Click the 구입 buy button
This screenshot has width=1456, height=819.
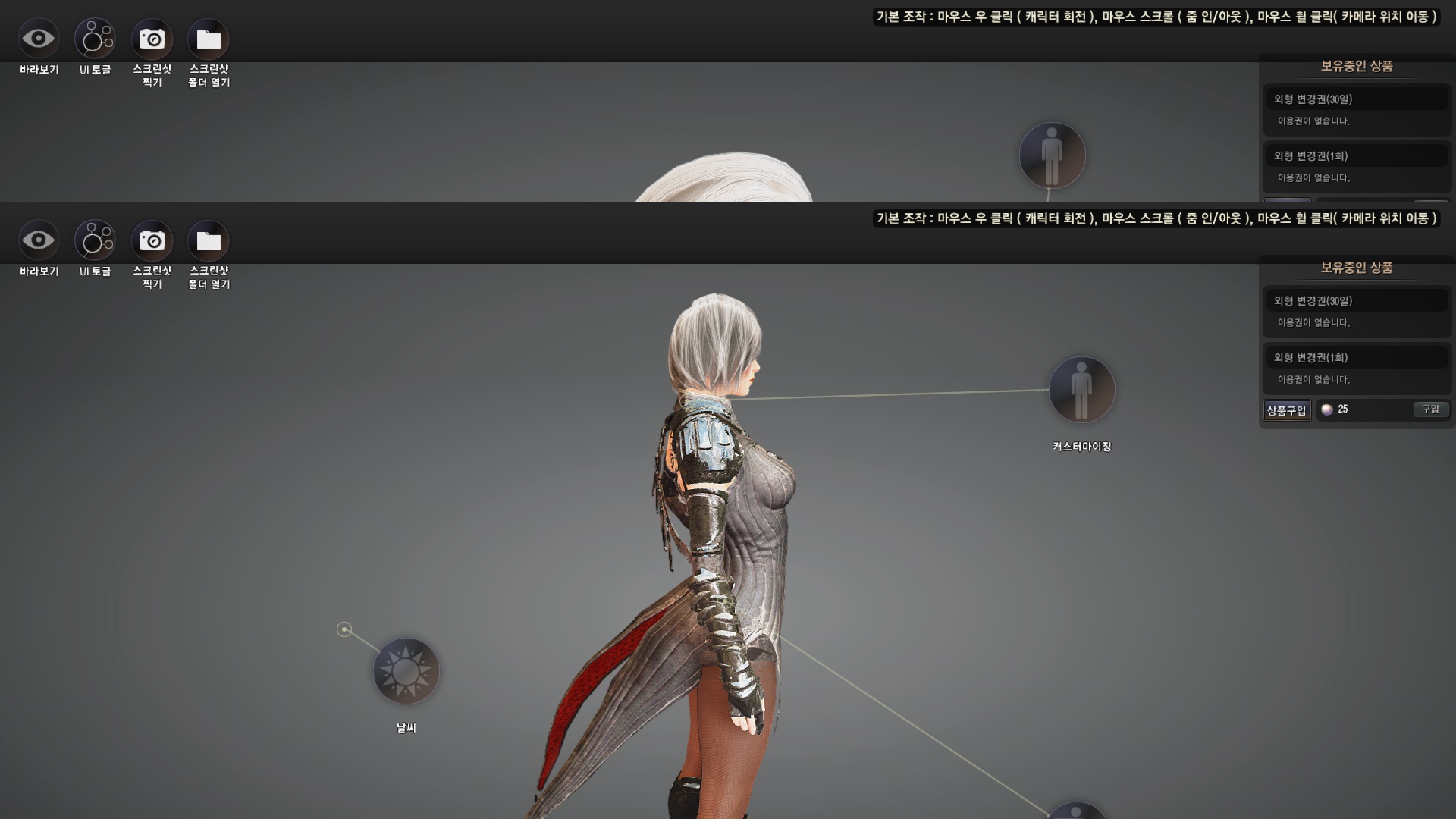1430,409
